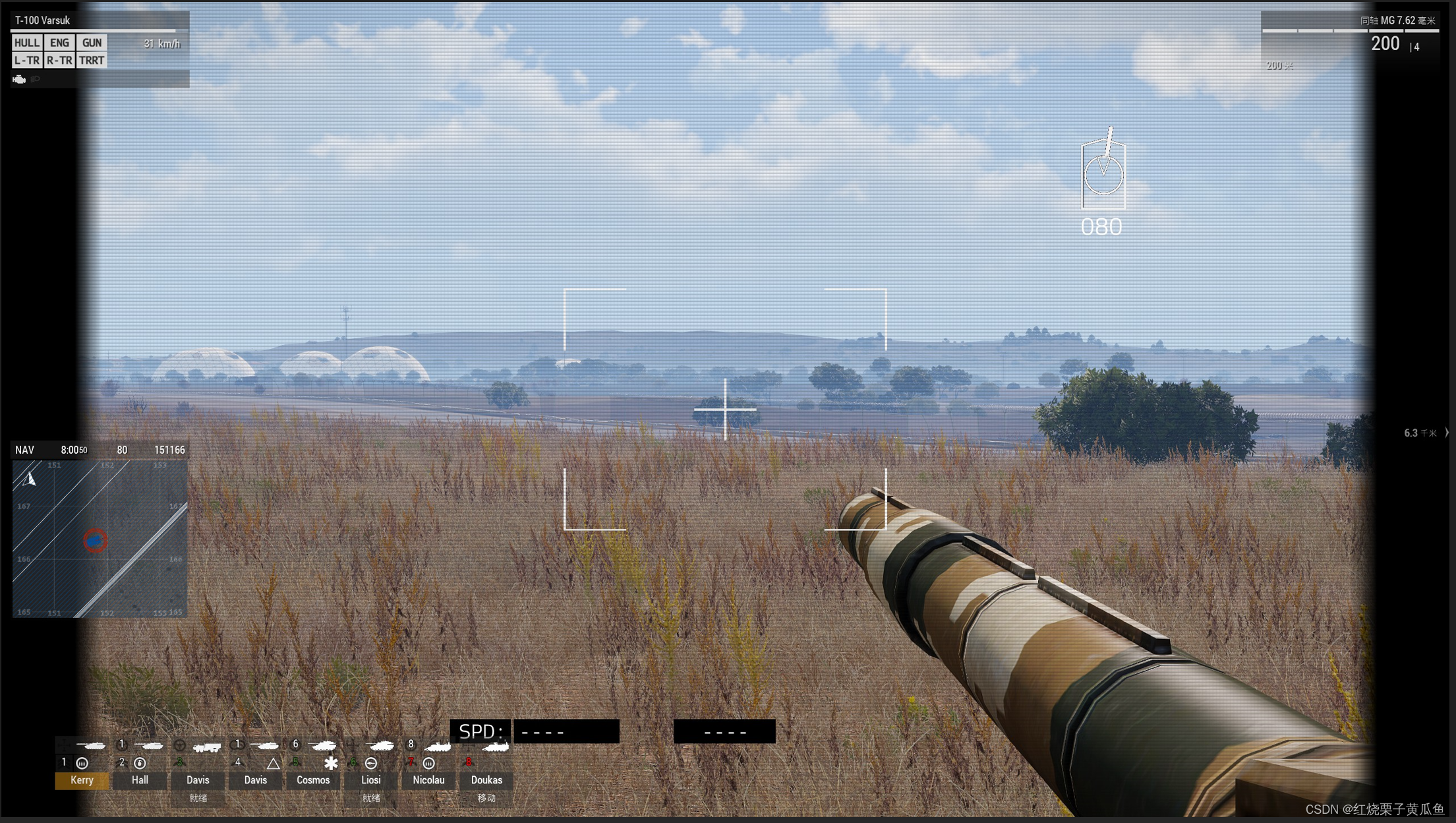This screenshot has height=823, width=1456.
Task: Click the red circle marker on the minimap
Action: point(96,541)
